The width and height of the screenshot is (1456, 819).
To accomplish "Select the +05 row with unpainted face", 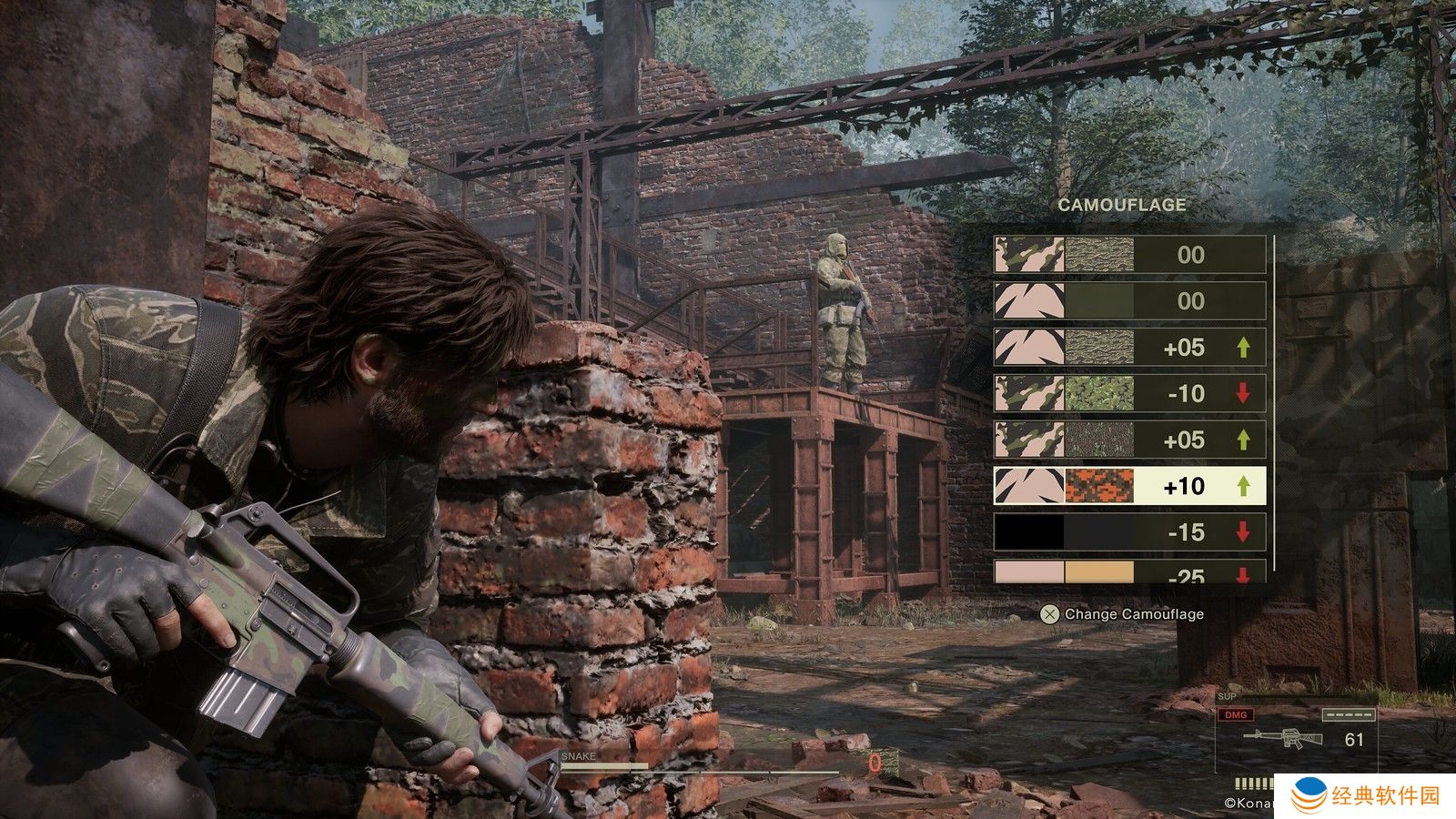I will coord(1128,347).
